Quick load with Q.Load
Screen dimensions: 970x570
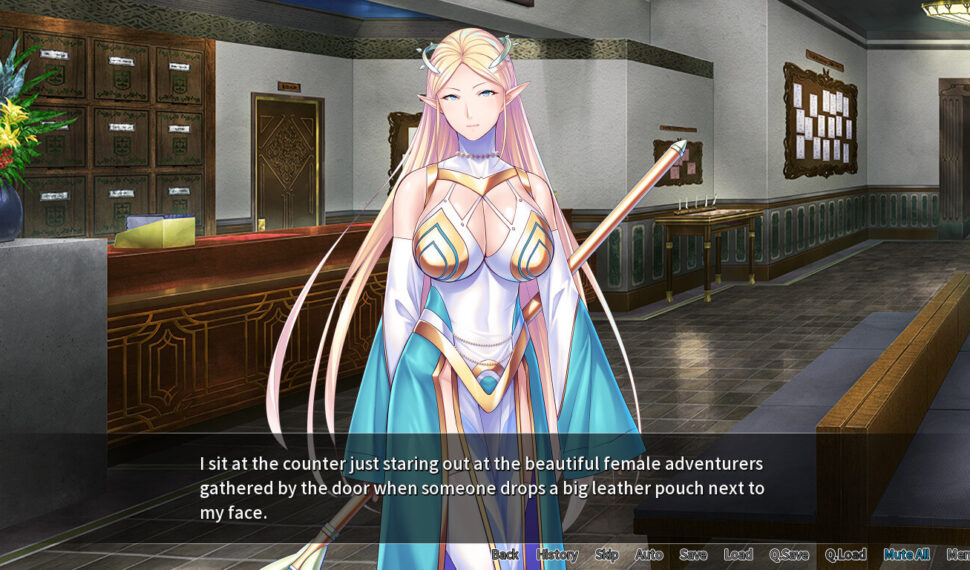[x=845, y=554]
